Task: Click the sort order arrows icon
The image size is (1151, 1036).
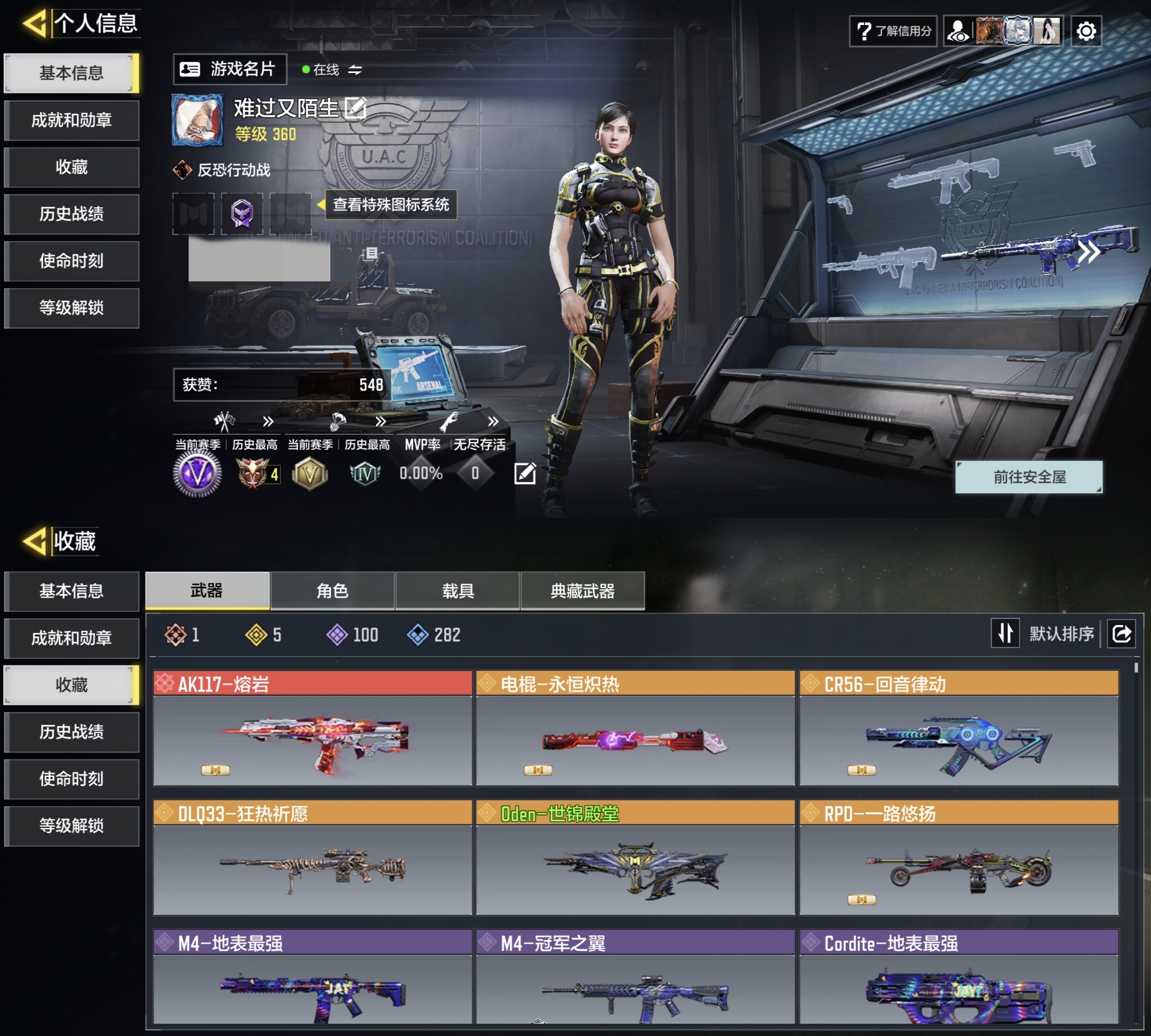Action: pyautogui.click(x=1006, y=633)
